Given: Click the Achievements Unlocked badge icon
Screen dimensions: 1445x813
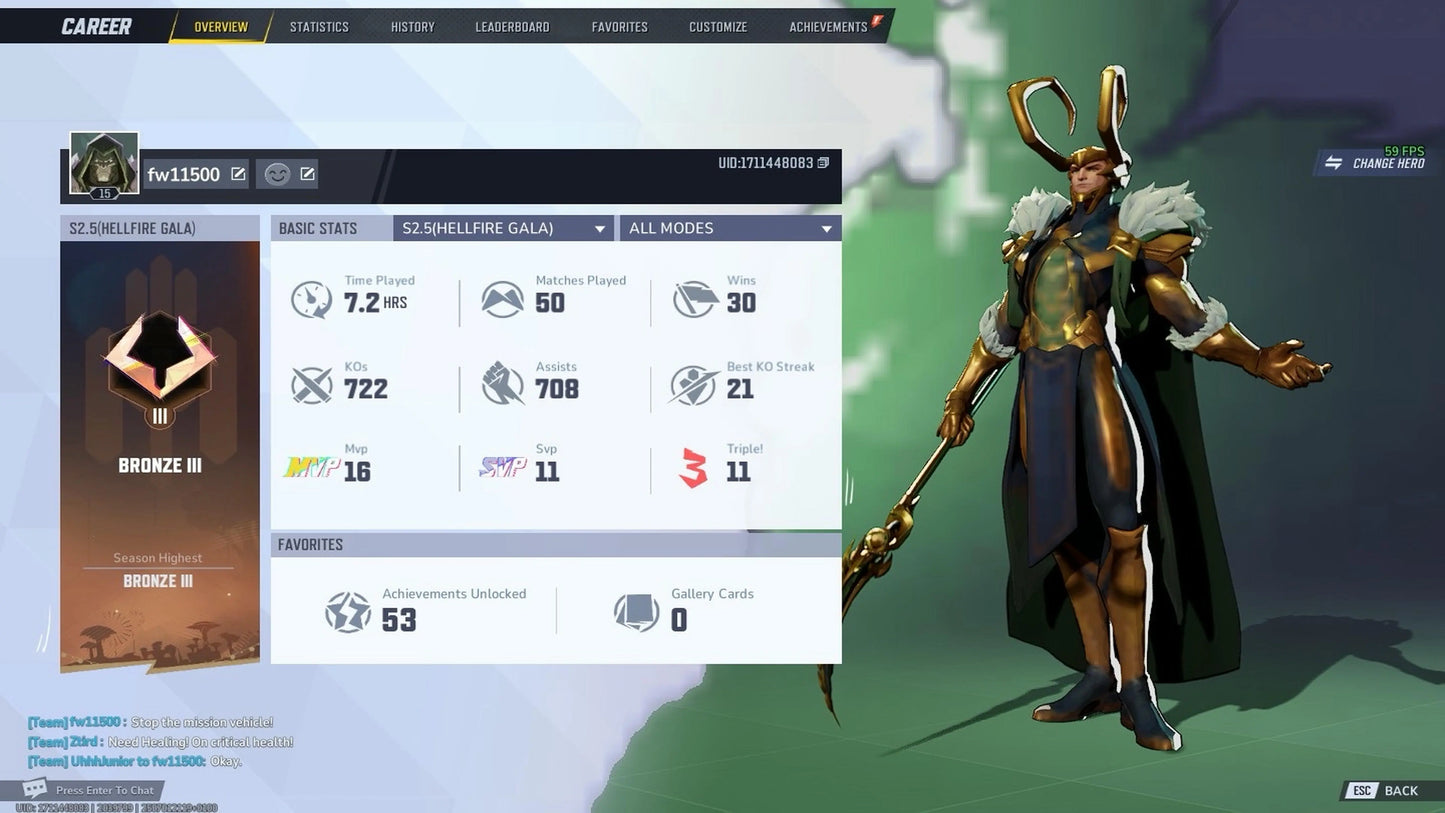Looking at the screenshot, I should point(347,611).
